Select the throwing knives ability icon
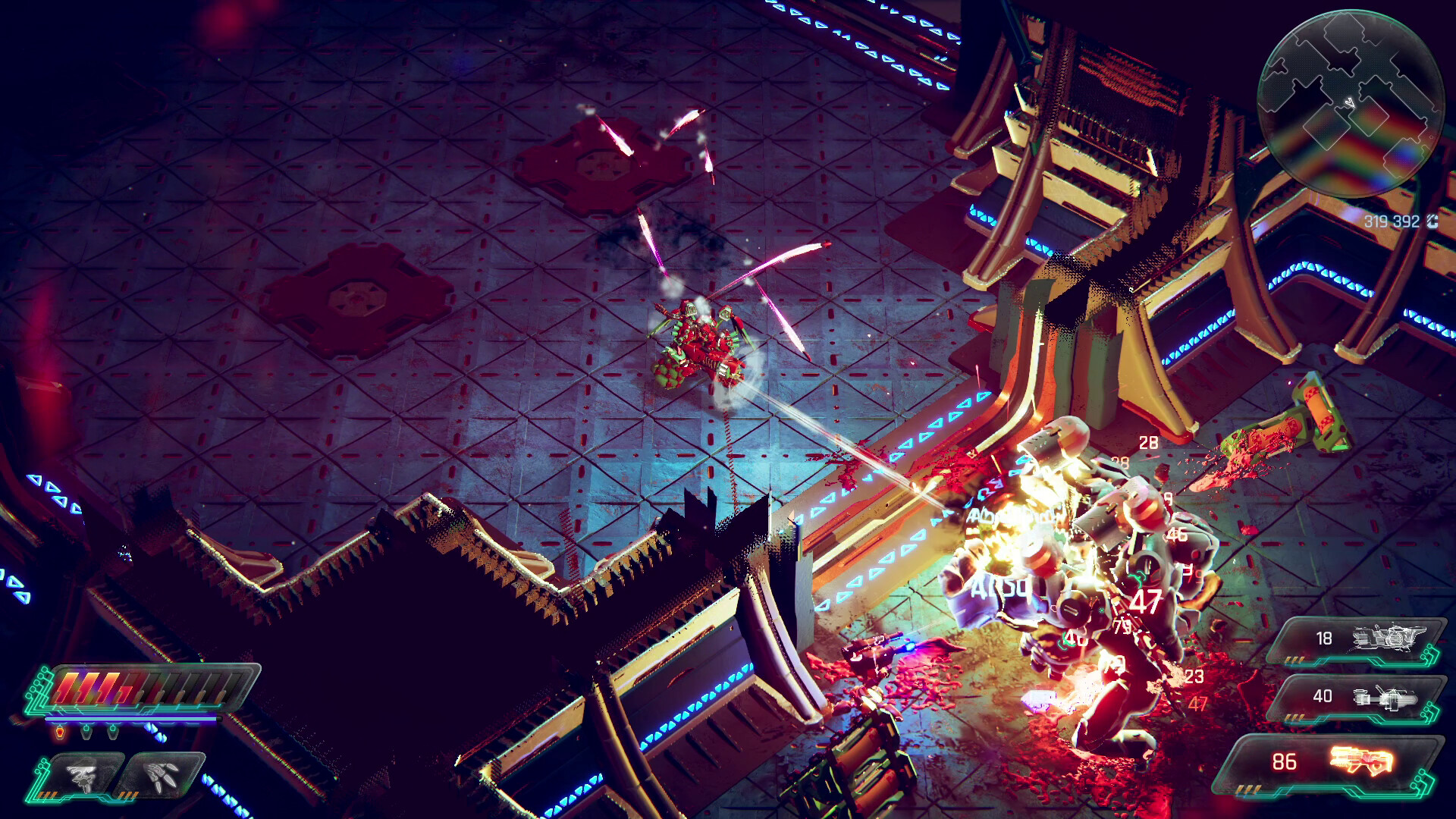Image resolution: width=1456 pixels, height=819 pixels. coord(161,777)
